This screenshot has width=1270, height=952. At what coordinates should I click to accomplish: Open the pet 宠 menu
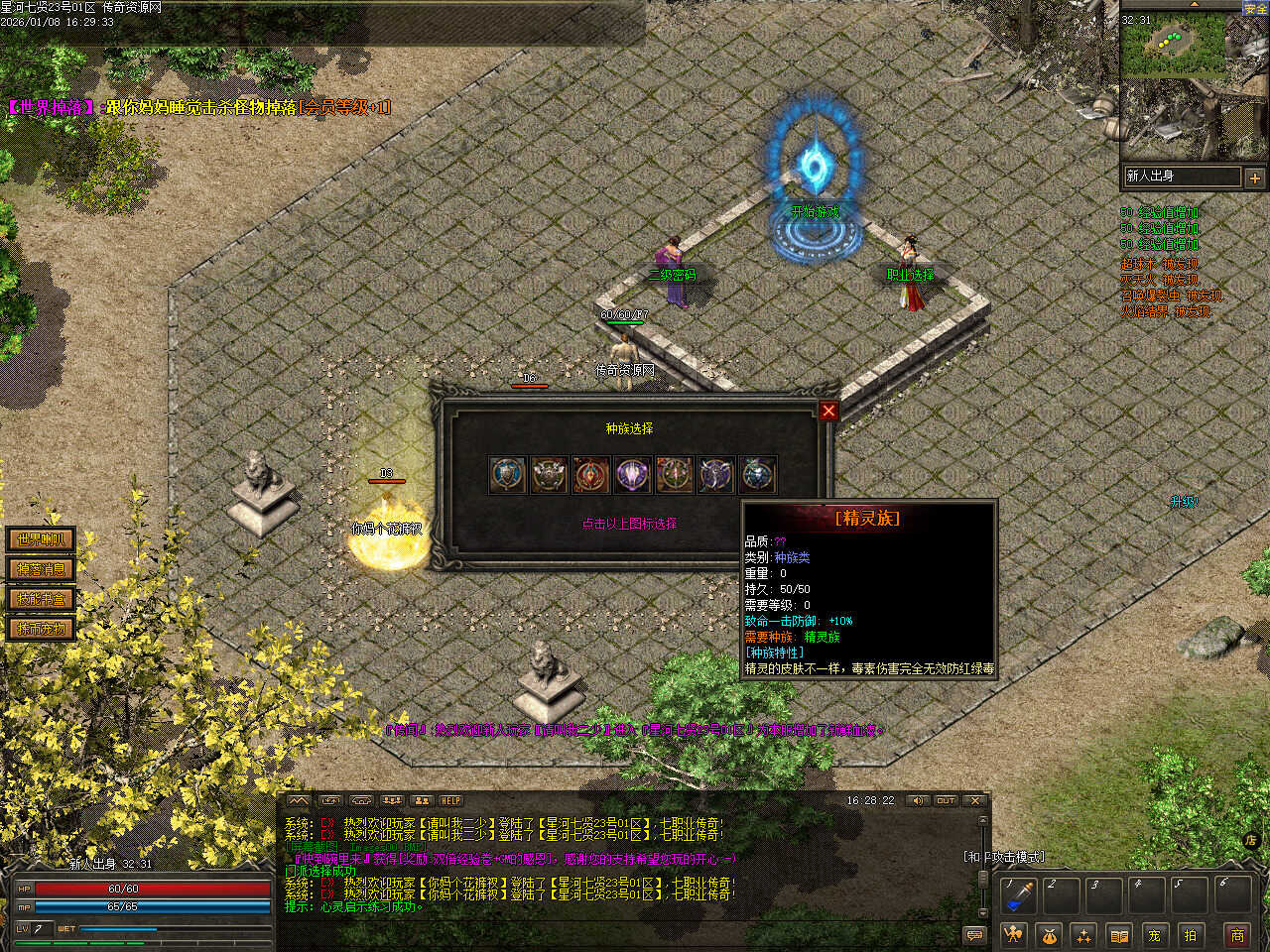pos(1154,934)
